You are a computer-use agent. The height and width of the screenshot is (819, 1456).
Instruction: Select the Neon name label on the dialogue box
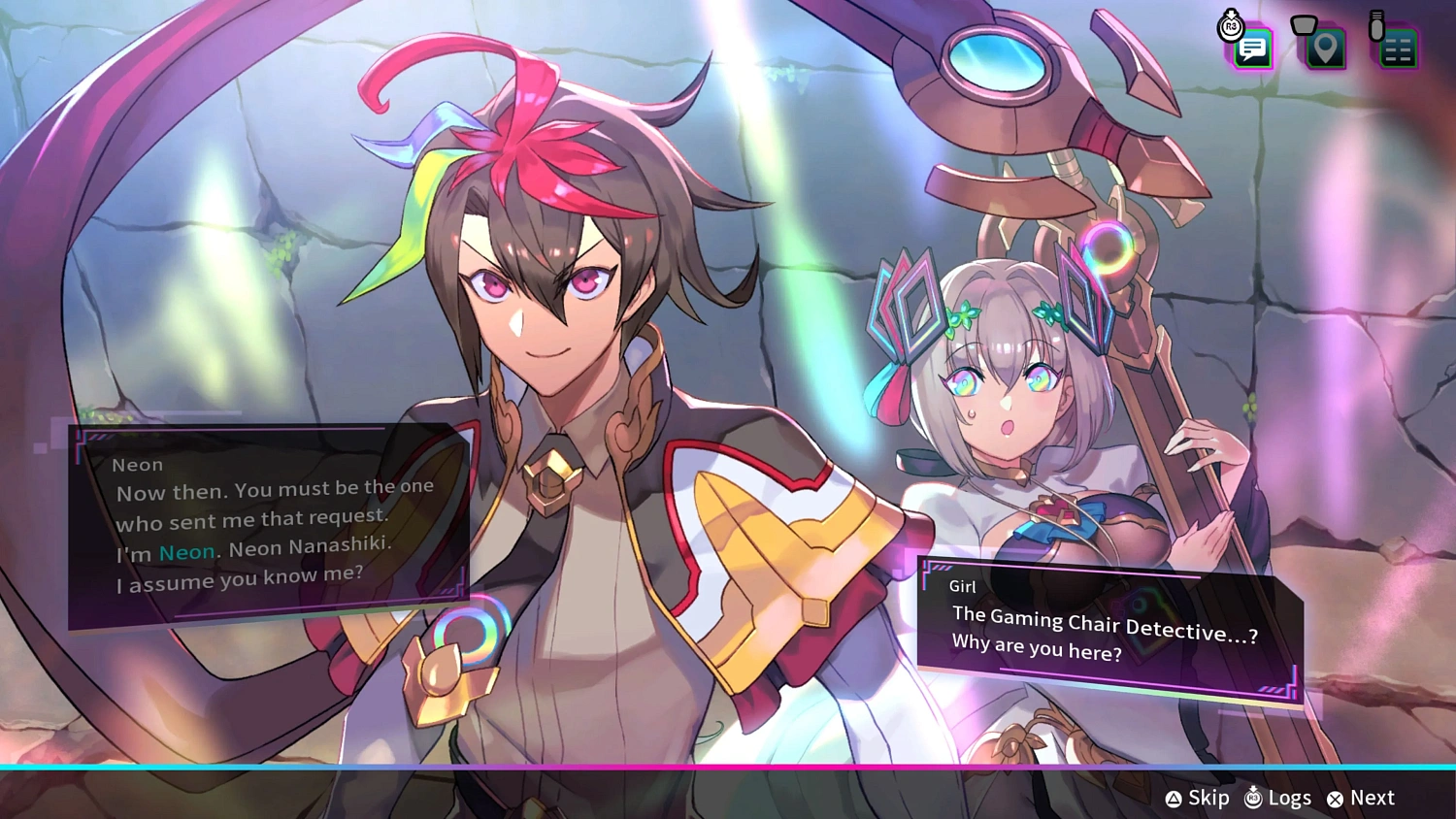(x=137, y=465)
